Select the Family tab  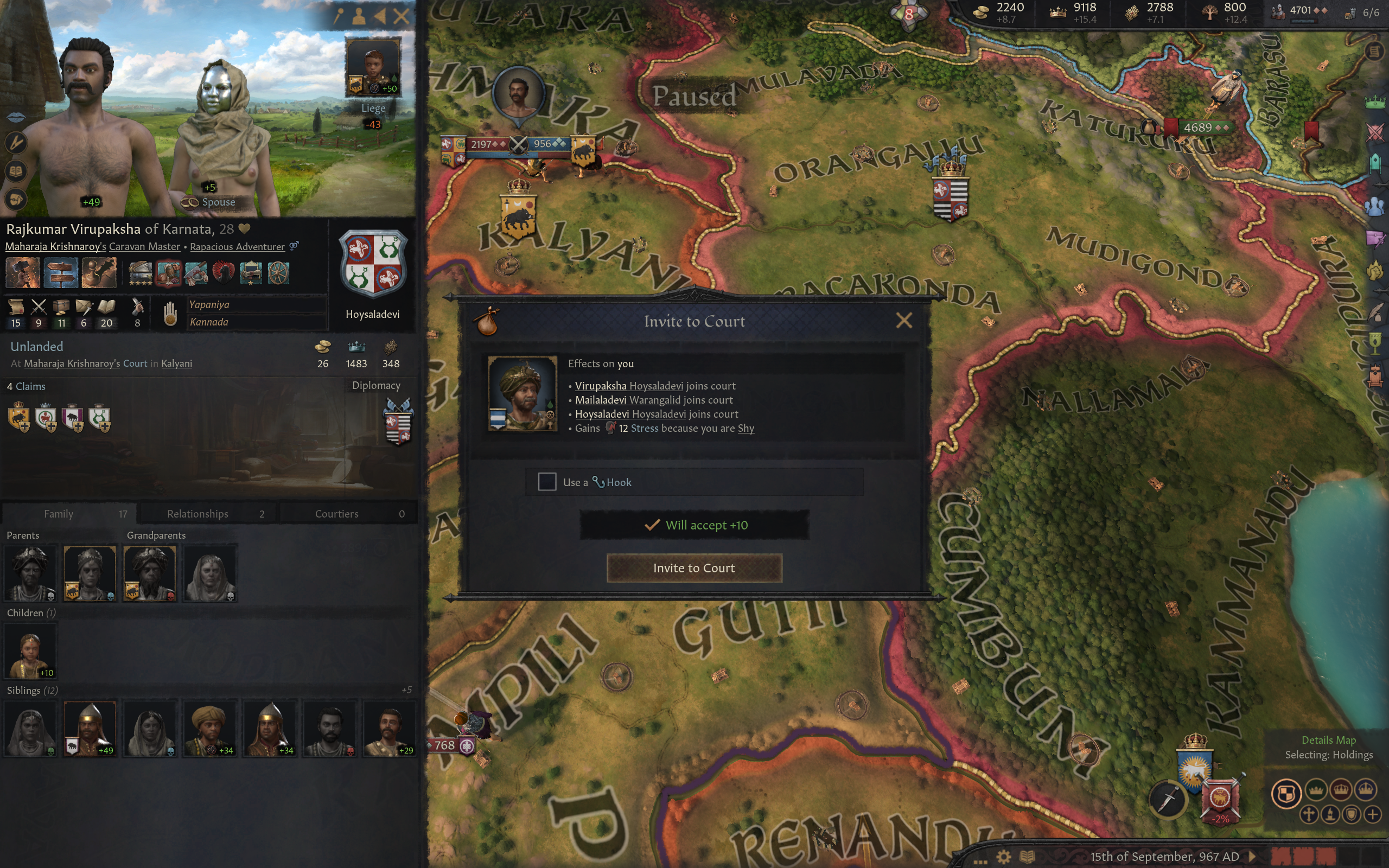(x=69, y=514)
